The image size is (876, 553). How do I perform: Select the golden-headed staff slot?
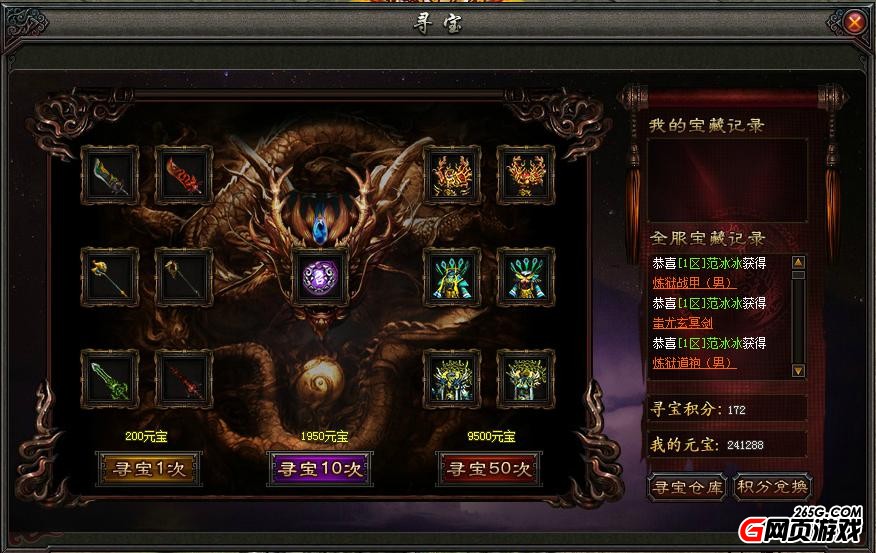tap(109, 277)
